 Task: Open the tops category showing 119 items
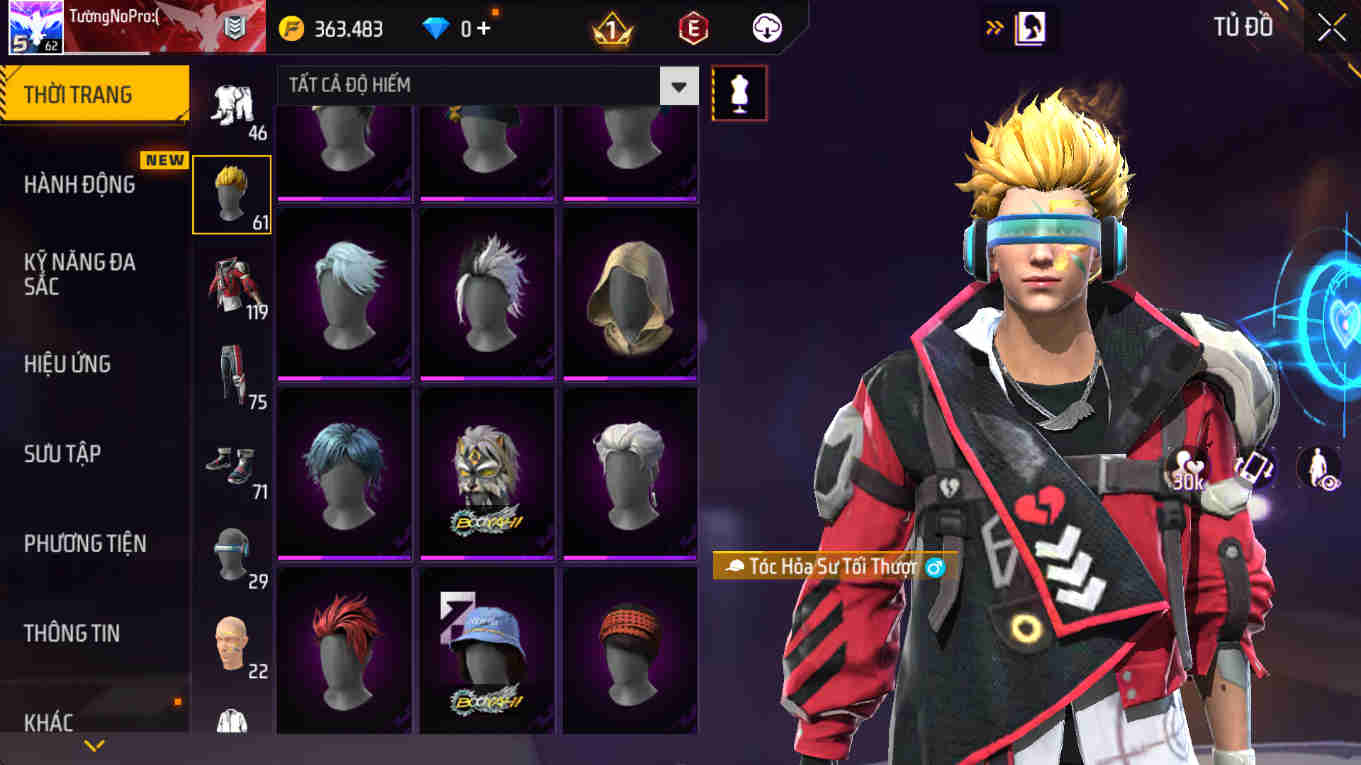pos(232,283)
